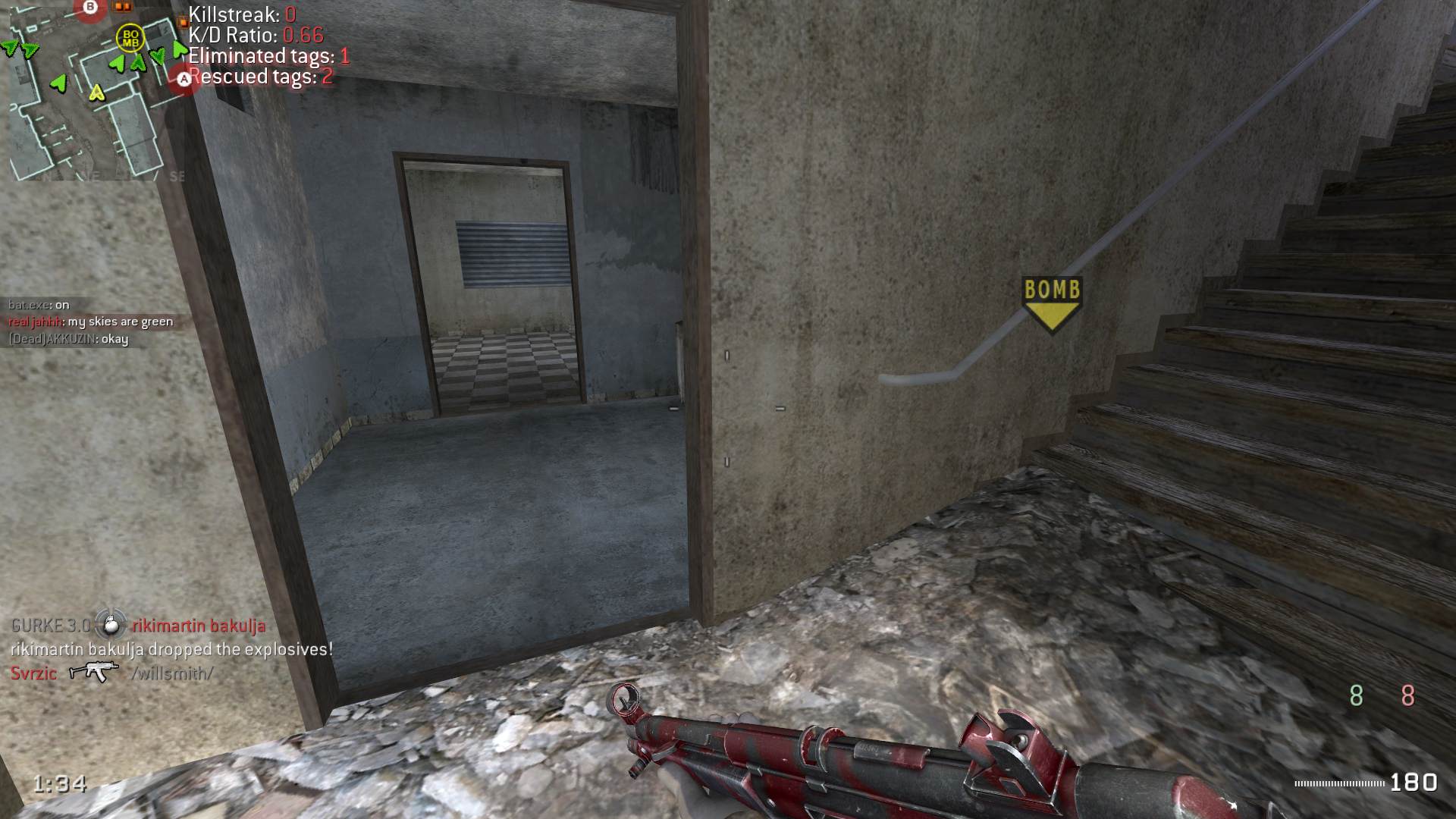Click the radar minimap
Image resolution: width=1456 pixels, height=819 pixels.
pyautogui.click(x=95, y=89)
